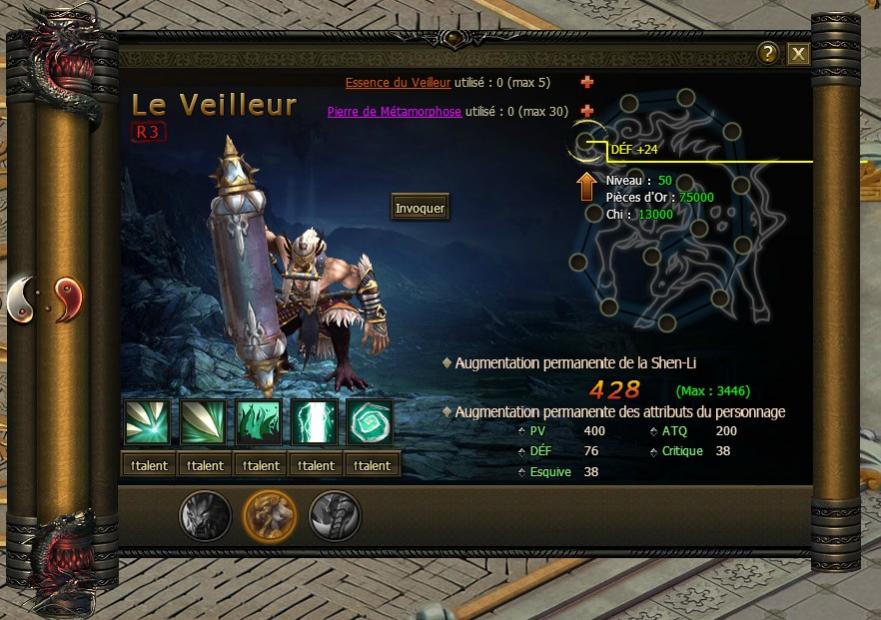Add Pierre de Métamorphose with the plus
The height and width of the screenshot is (620, 881).
click(x=587, y=111)
